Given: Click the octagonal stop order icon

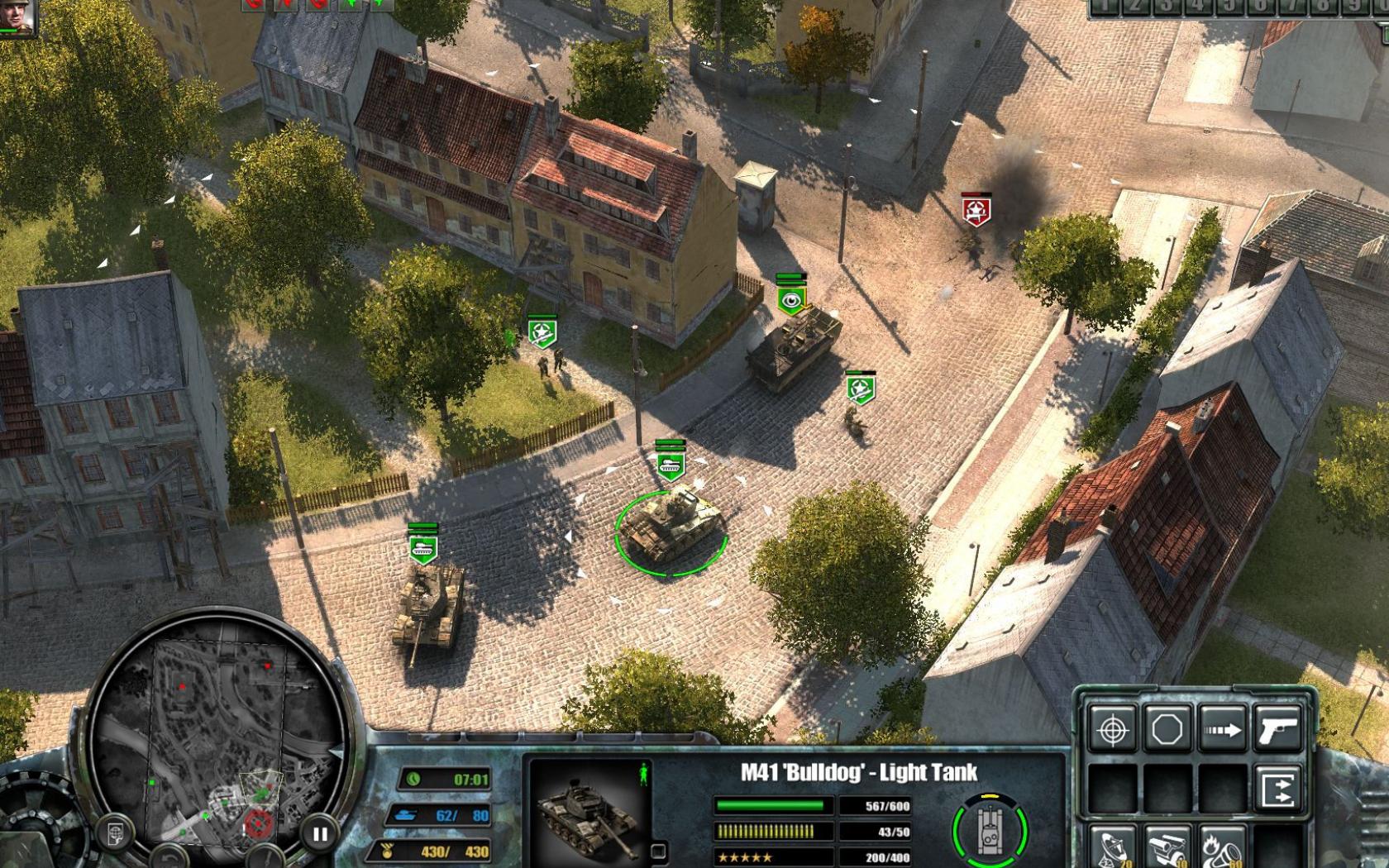Looking at the screenshot, I should tap(1167, 729).
